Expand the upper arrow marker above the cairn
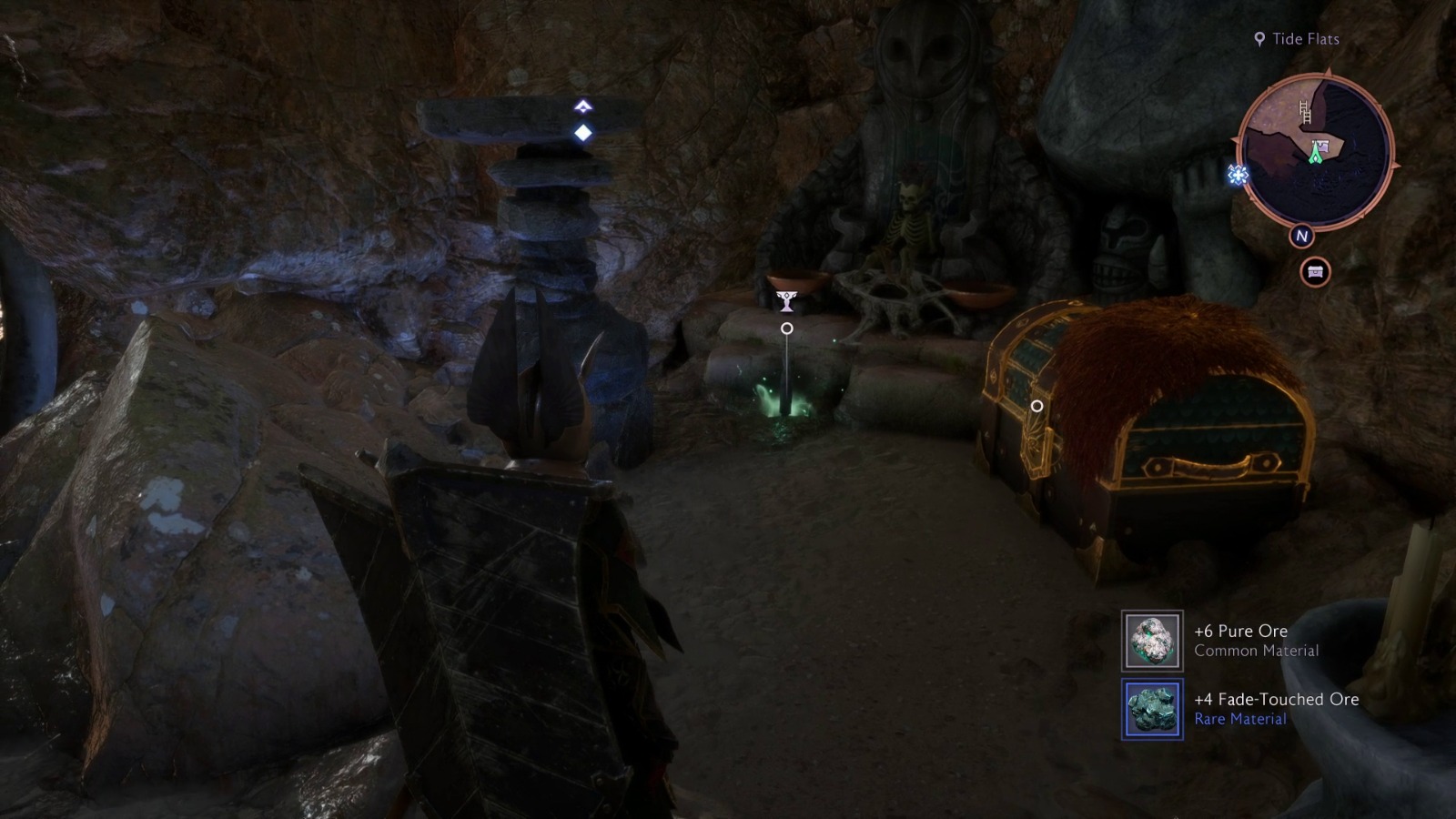 (x=581, y=106)
